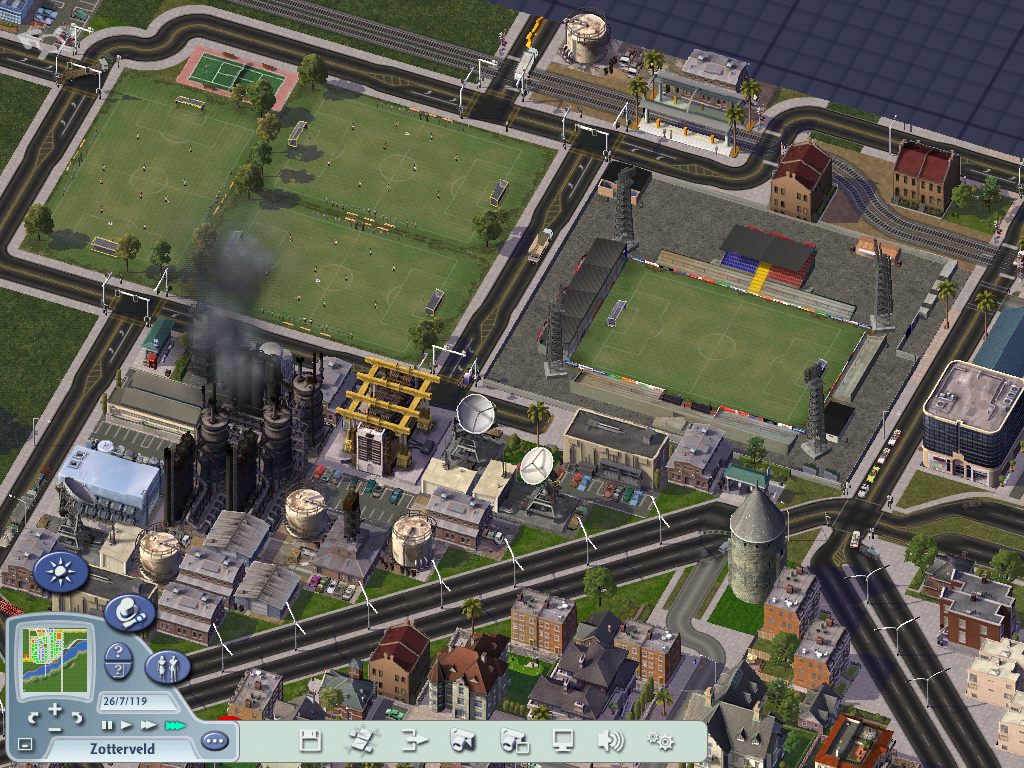Activate the upper question mark query tool

click(117, 653)
